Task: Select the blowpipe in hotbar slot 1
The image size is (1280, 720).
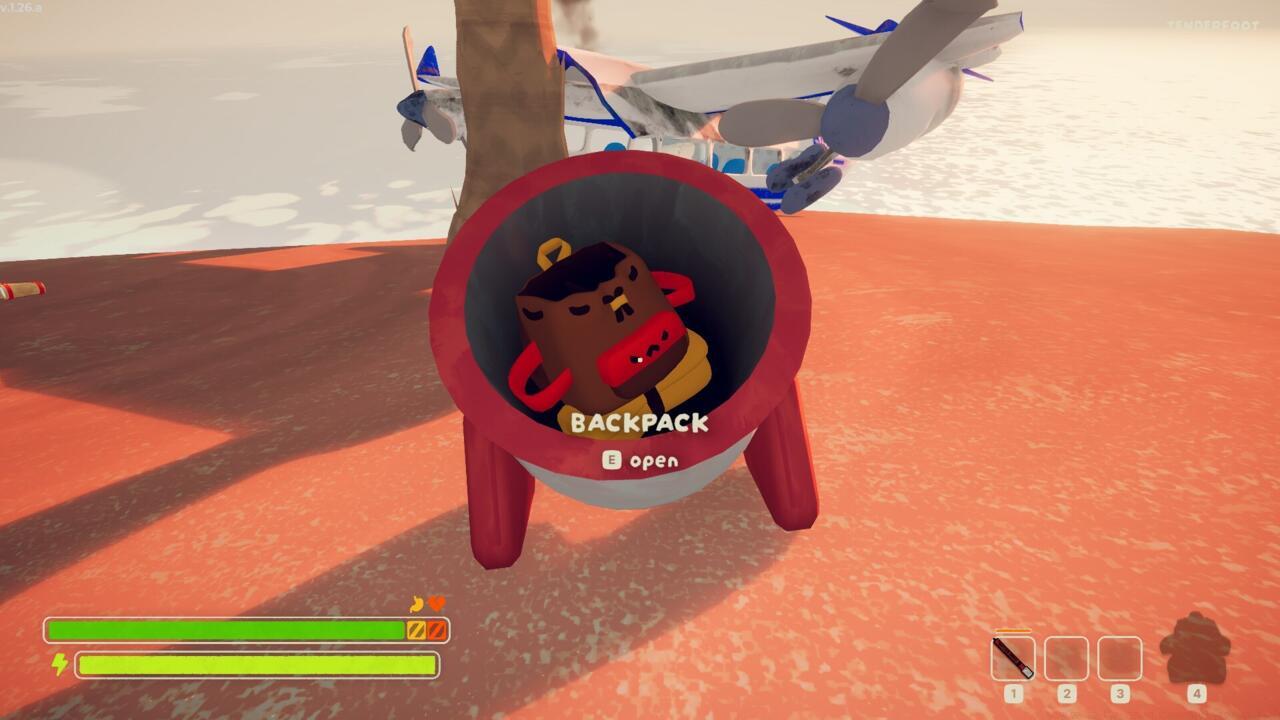Action: point(1013,658)
